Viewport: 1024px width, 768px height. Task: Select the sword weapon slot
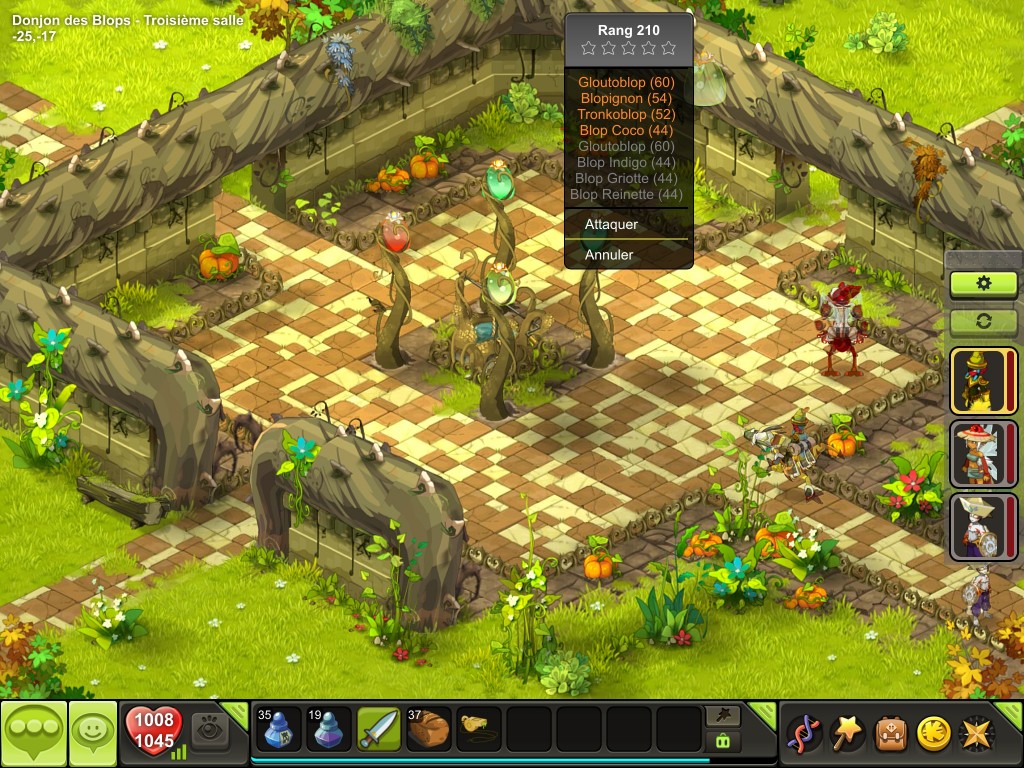pyautogui.click(x=379, y=729)
